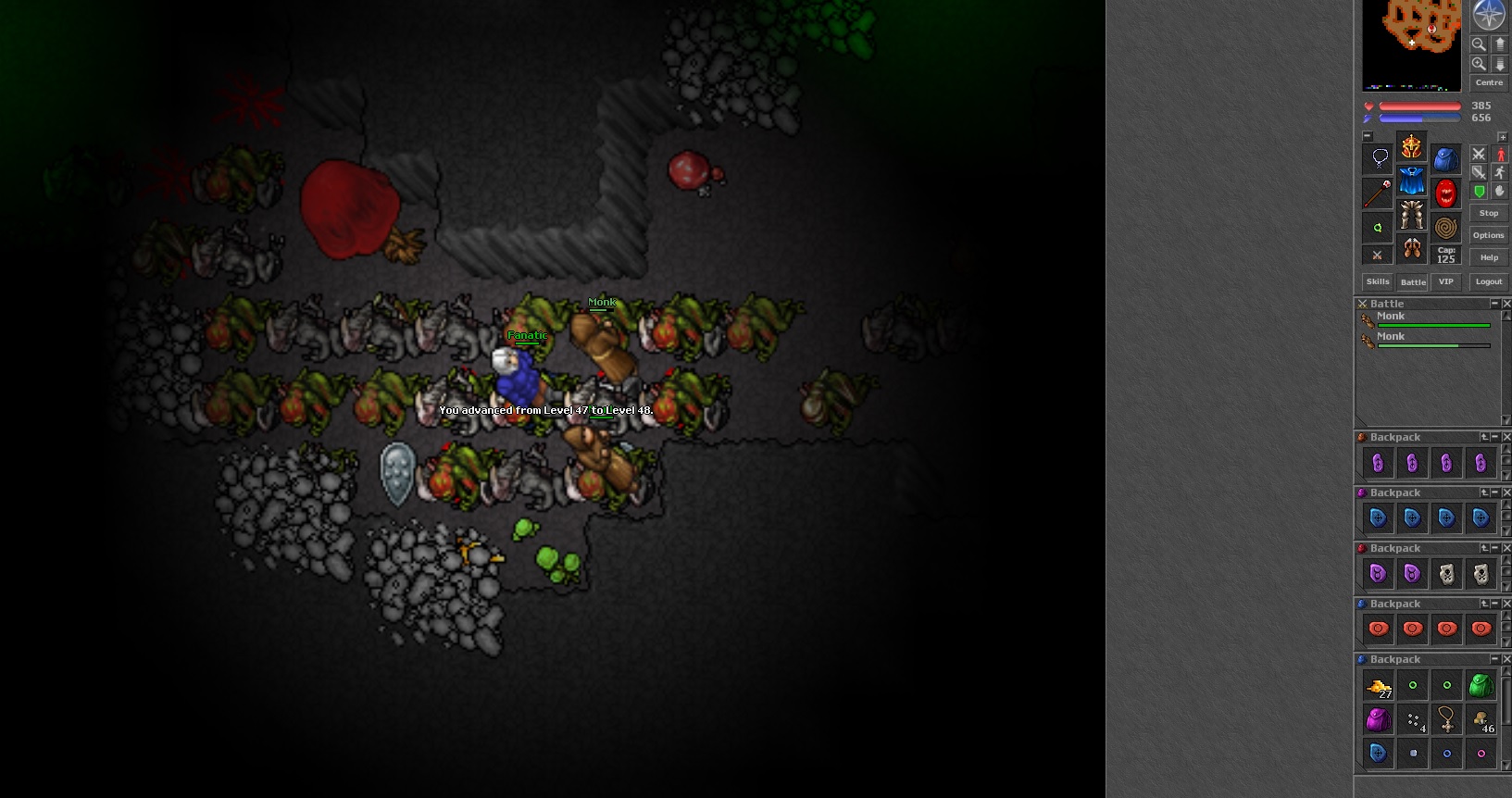Zoom out on the minimap
The image size is (1512, 798).
tap(1479, 44)
